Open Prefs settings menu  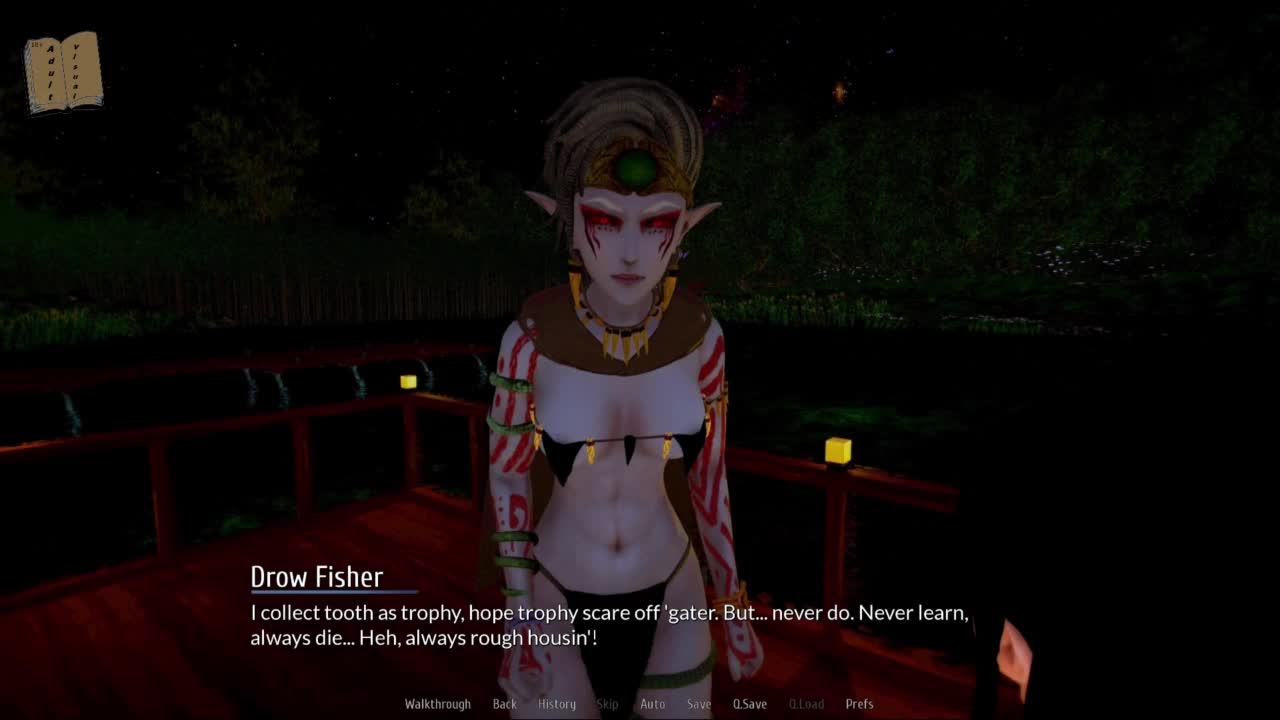point(859,704)
